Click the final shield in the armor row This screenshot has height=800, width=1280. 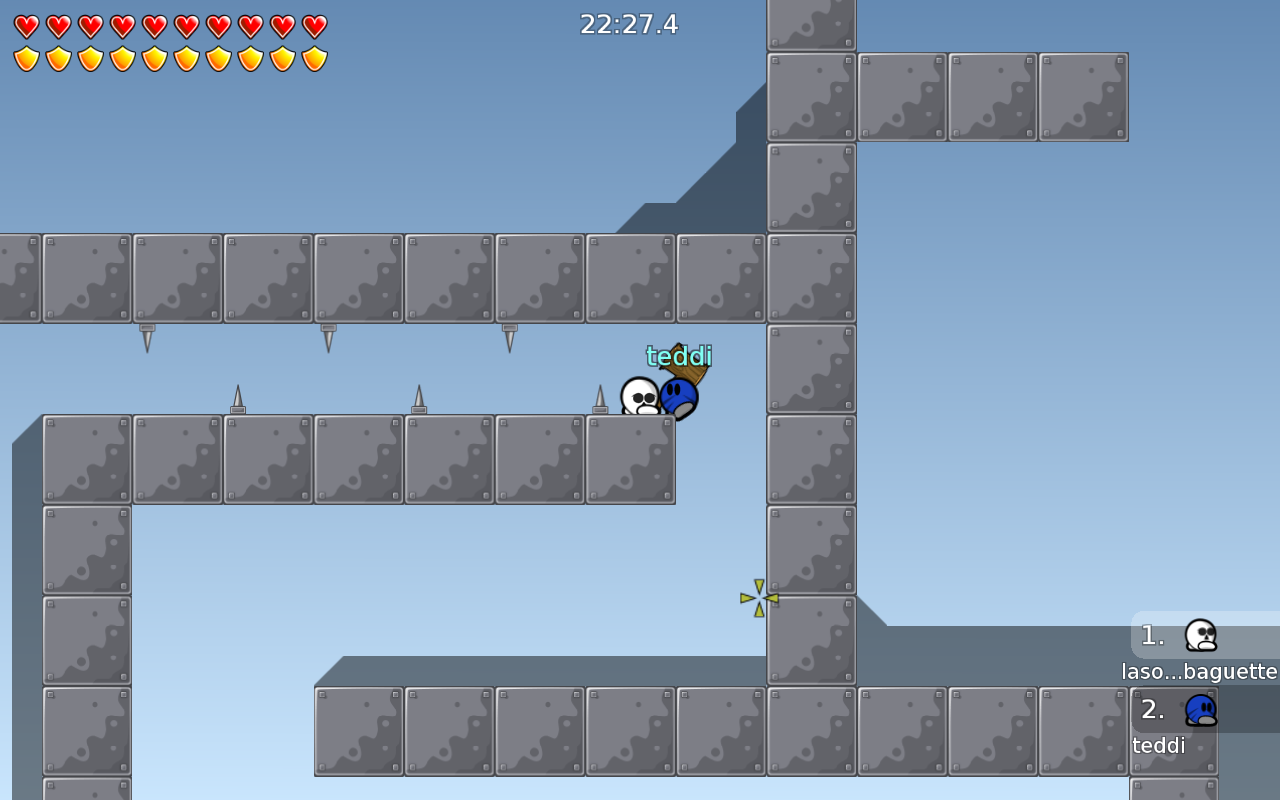pyautogui.click(x=315, y=58)
